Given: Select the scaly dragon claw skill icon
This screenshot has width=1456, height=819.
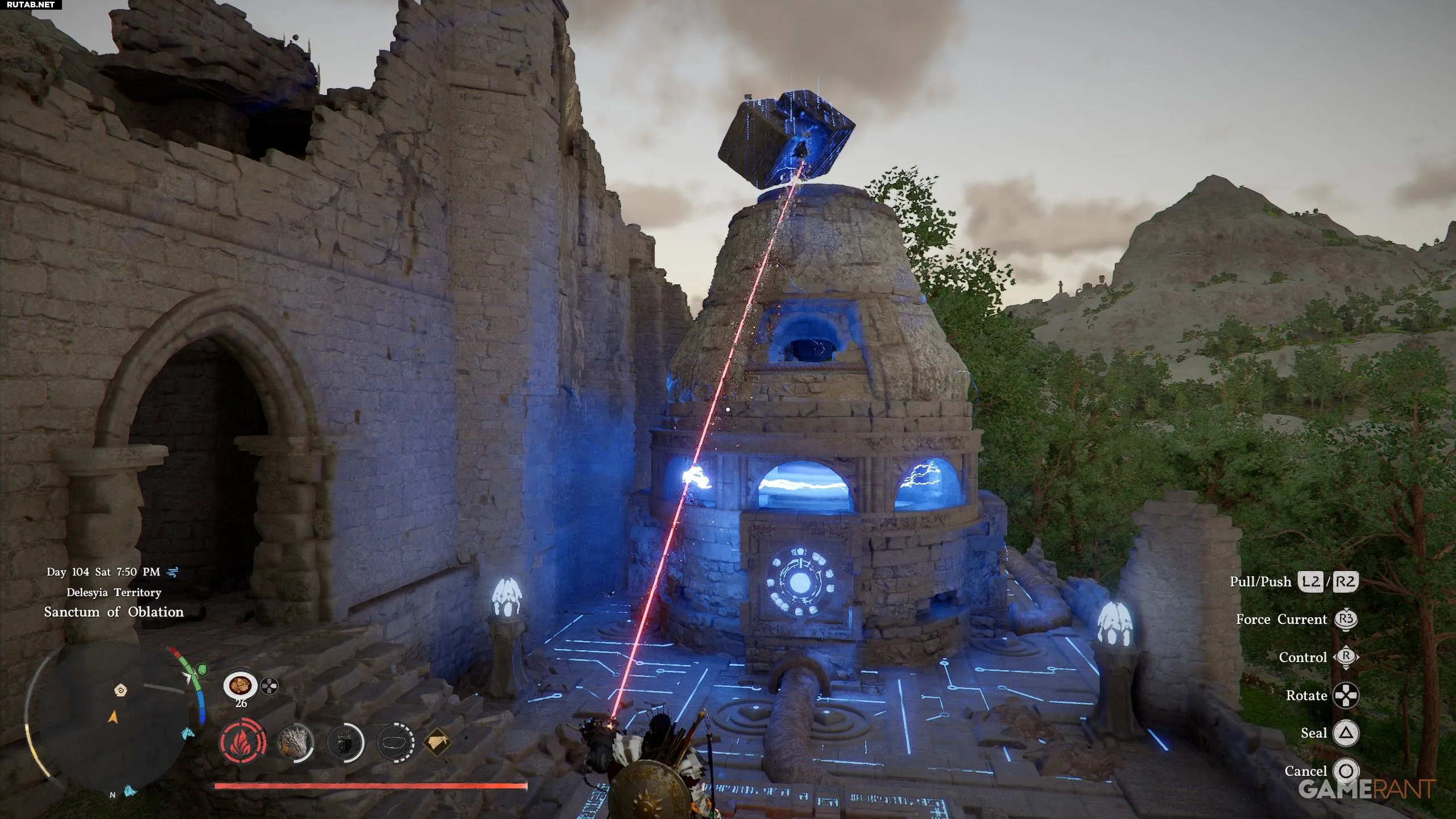Looking at the screenshot, I should click(x=295, y=743).
